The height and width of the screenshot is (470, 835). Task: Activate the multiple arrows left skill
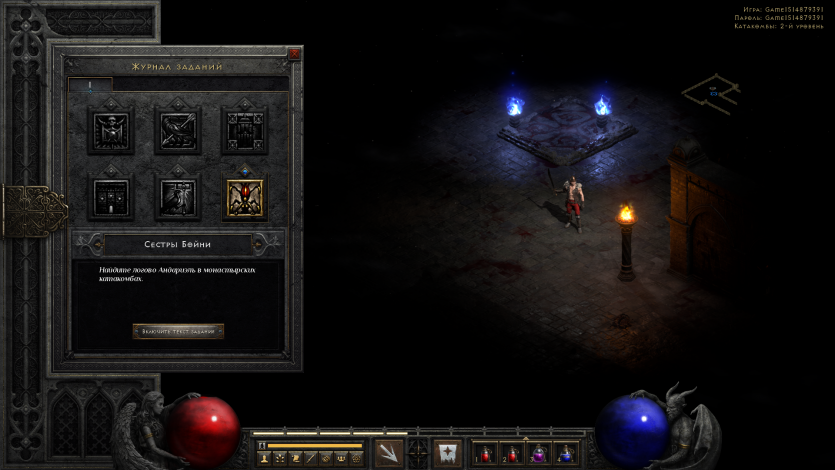tap(389, 453)
